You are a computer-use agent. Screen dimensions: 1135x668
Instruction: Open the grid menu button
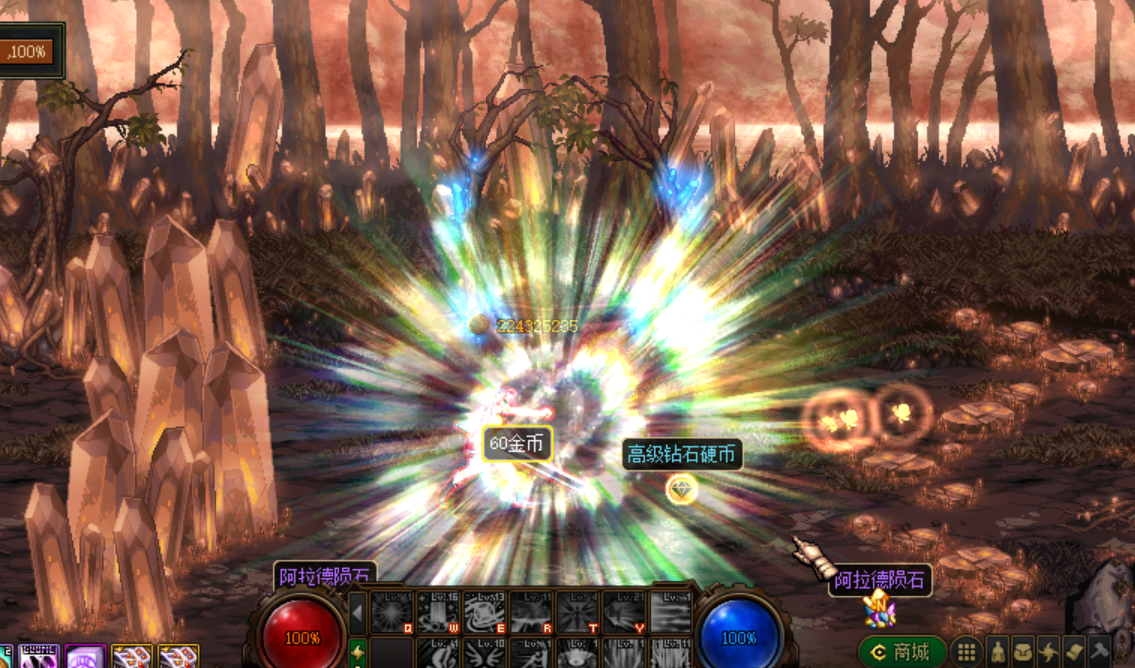pos(966,652)
